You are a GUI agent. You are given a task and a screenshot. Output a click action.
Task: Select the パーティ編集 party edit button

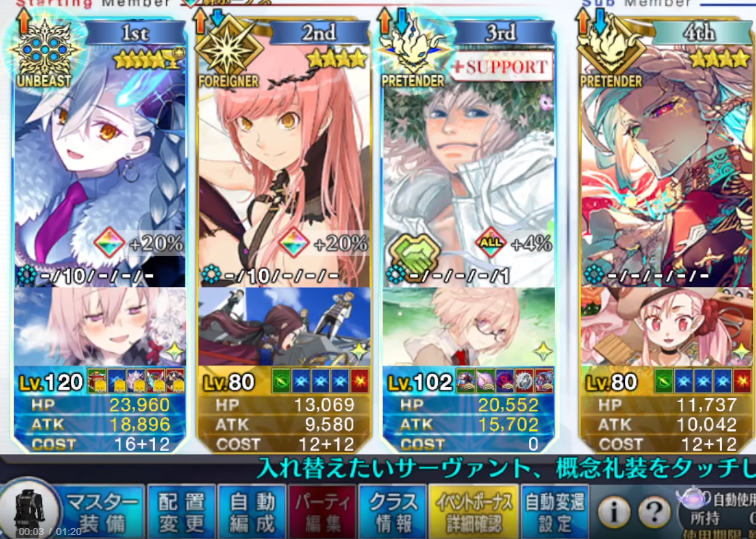tap(321, 510)
